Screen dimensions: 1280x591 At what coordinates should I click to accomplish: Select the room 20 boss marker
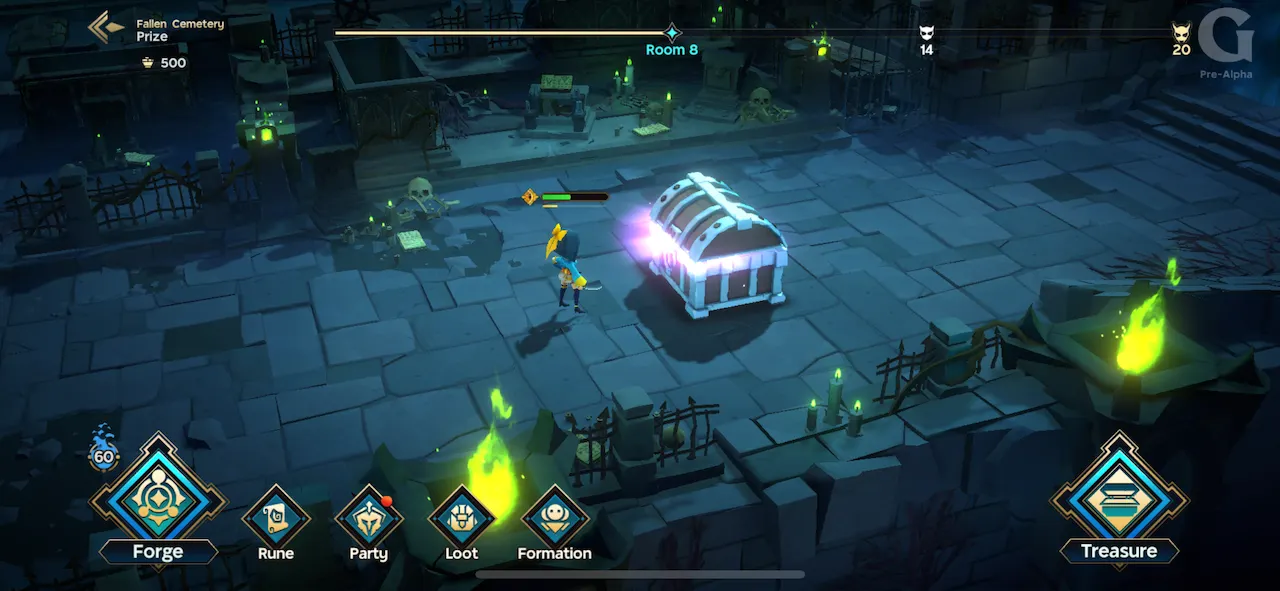pyautogui.click(x=1181, y=32)
